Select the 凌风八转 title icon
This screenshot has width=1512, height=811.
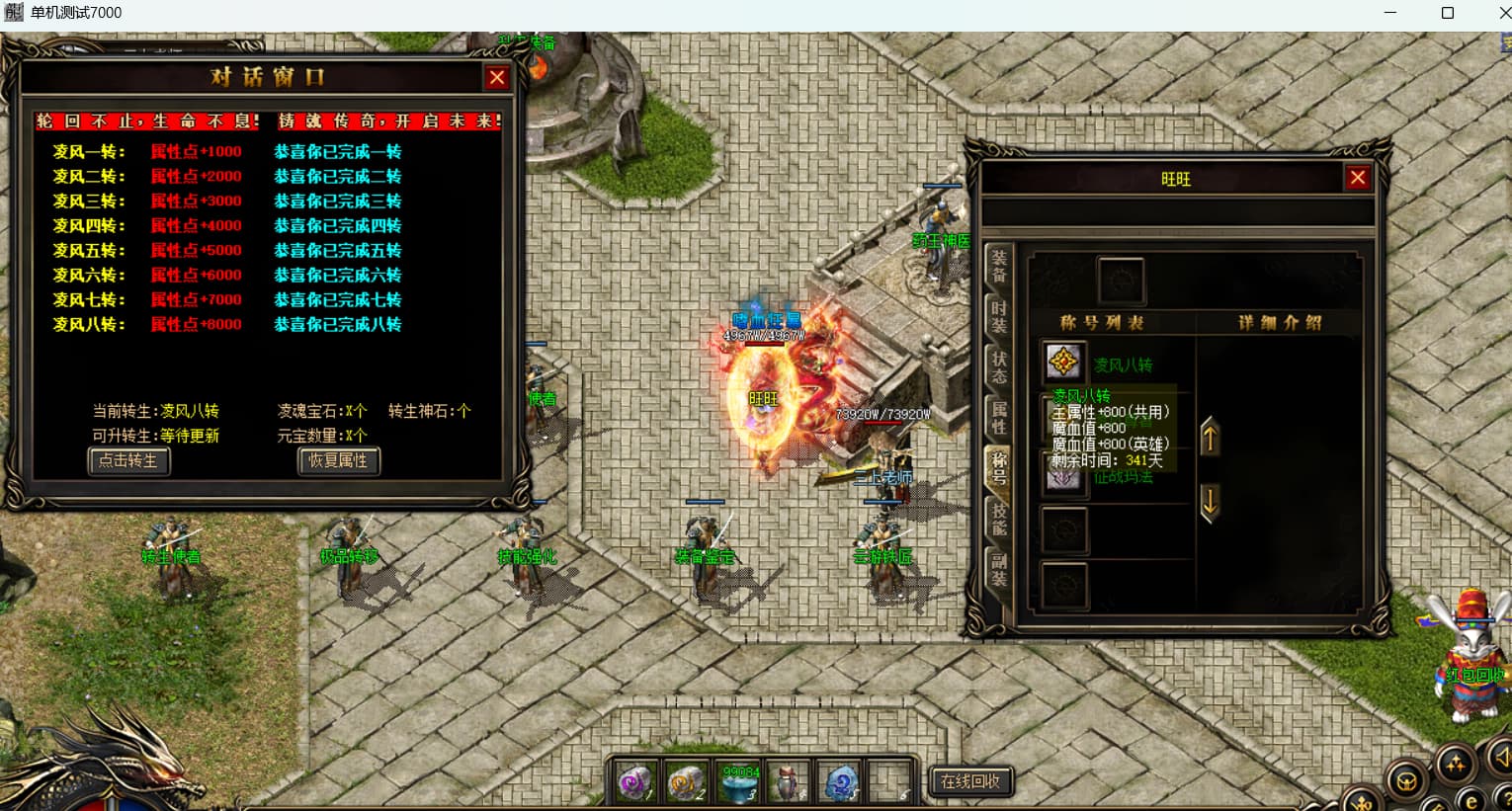click(x=1063, y=363)
